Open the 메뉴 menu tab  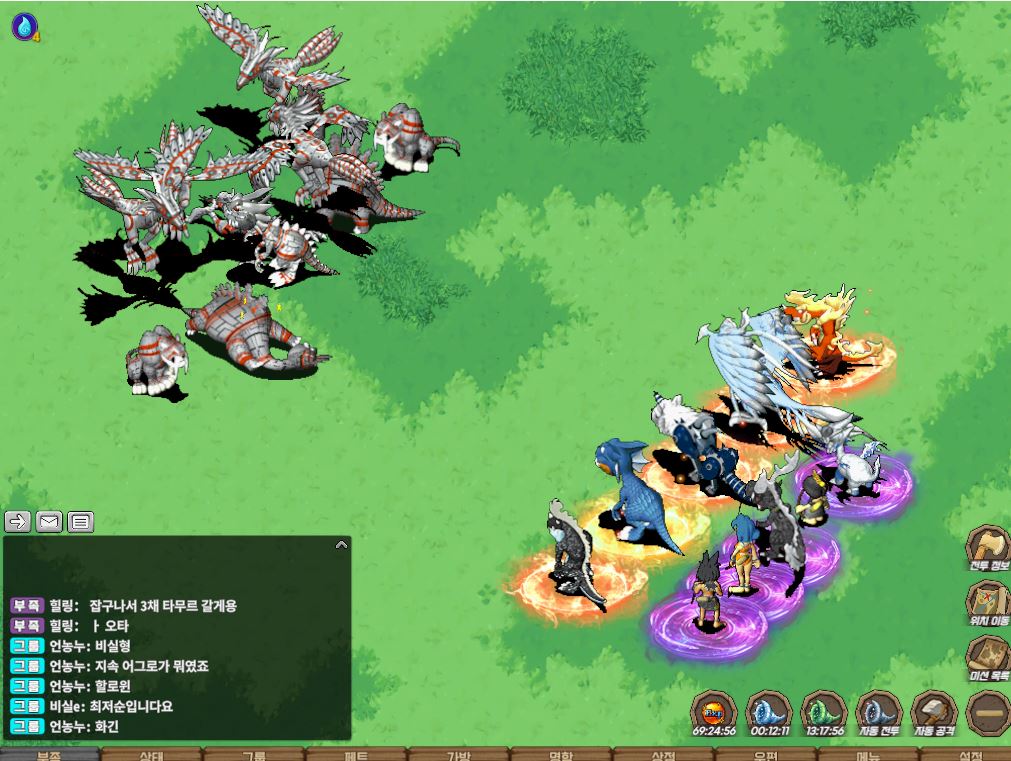click(x=868, y=755)
